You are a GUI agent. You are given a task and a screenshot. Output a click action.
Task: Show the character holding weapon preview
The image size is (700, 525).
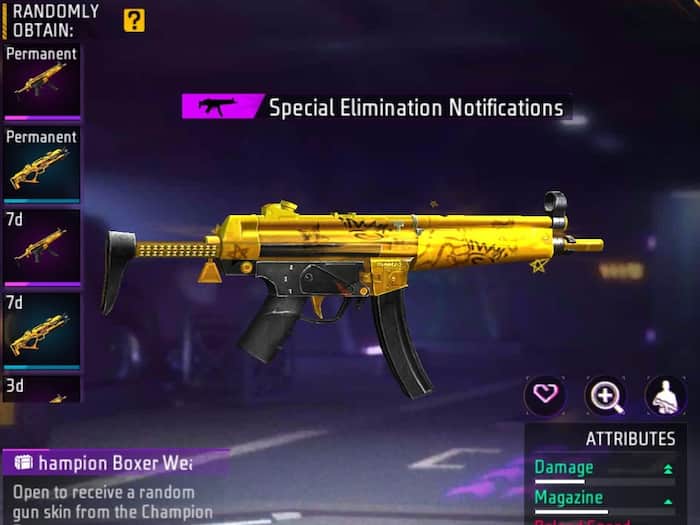(x=665, y=395)
